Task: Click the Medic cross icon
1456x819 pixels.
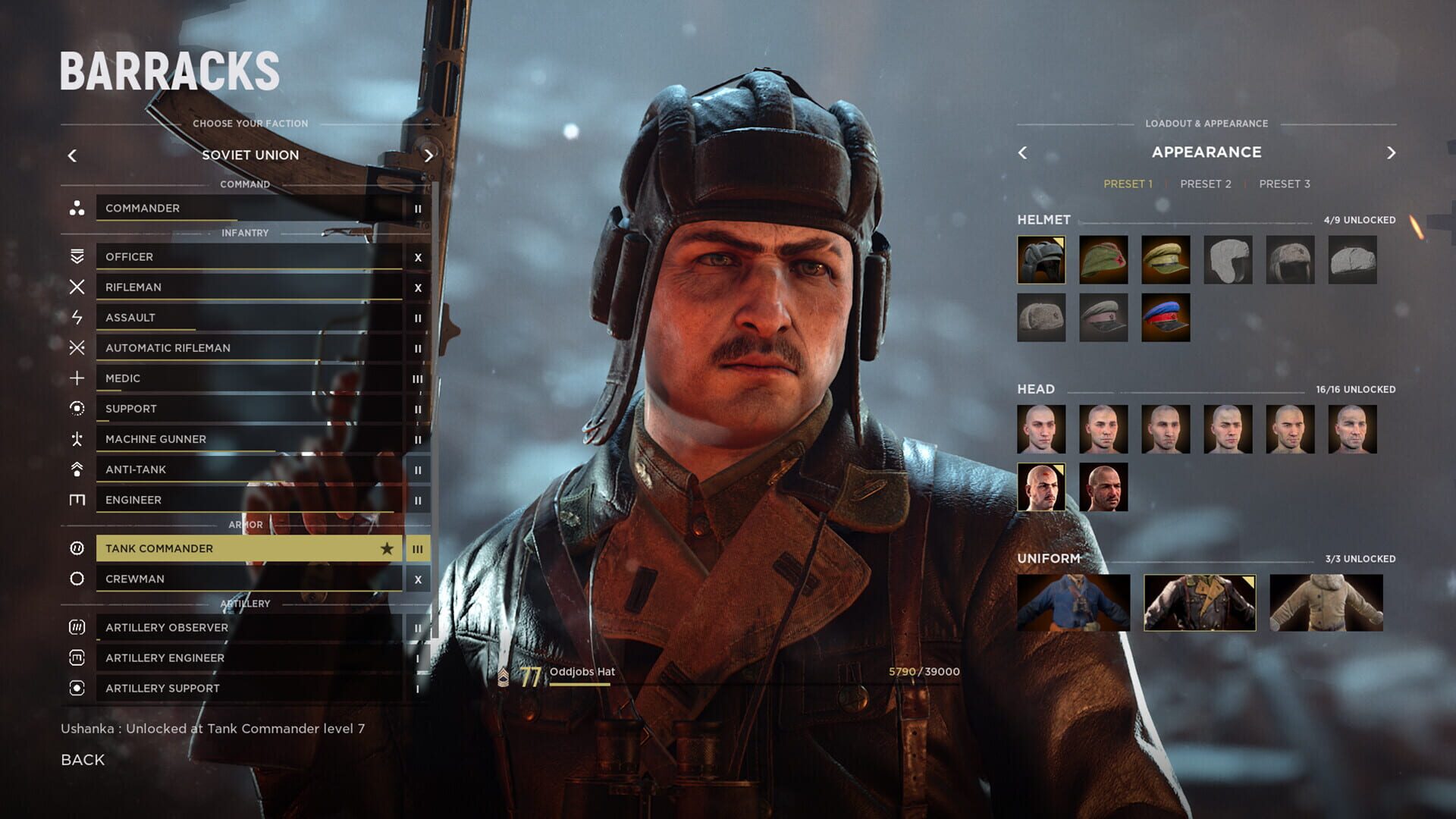Action: 76,378
